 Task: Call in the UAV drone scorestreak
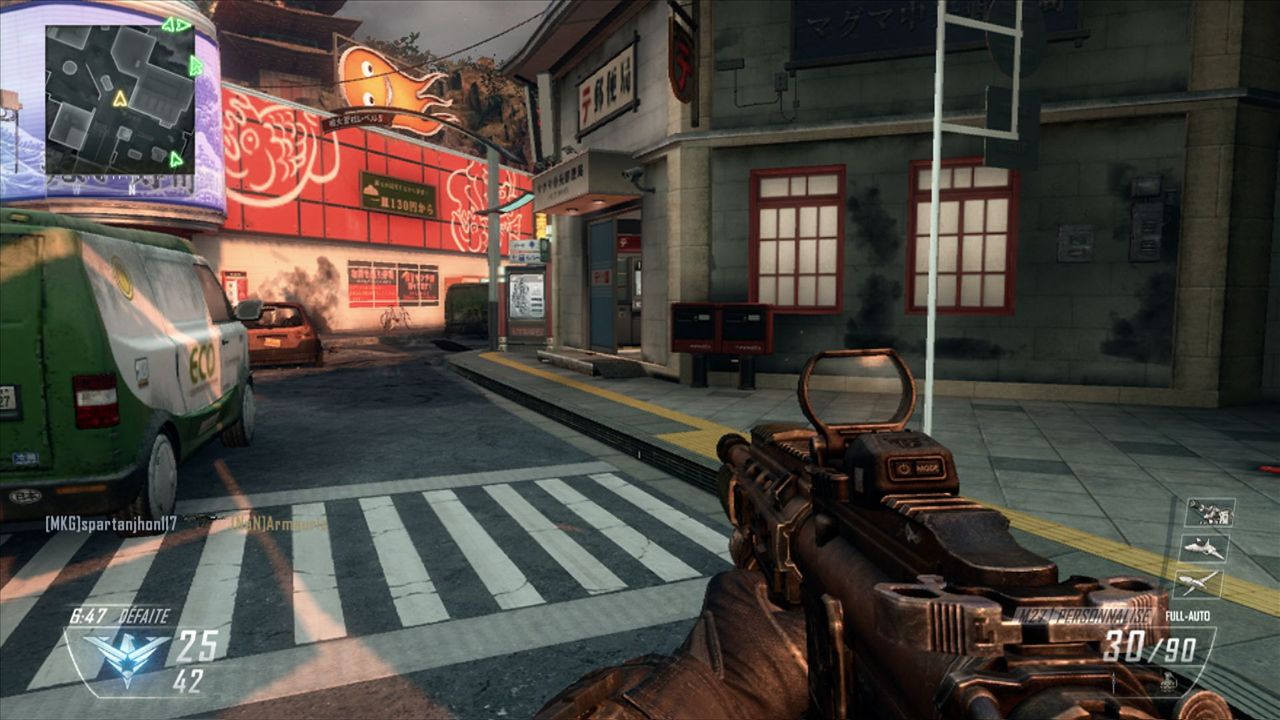(x=1198, y=582)
